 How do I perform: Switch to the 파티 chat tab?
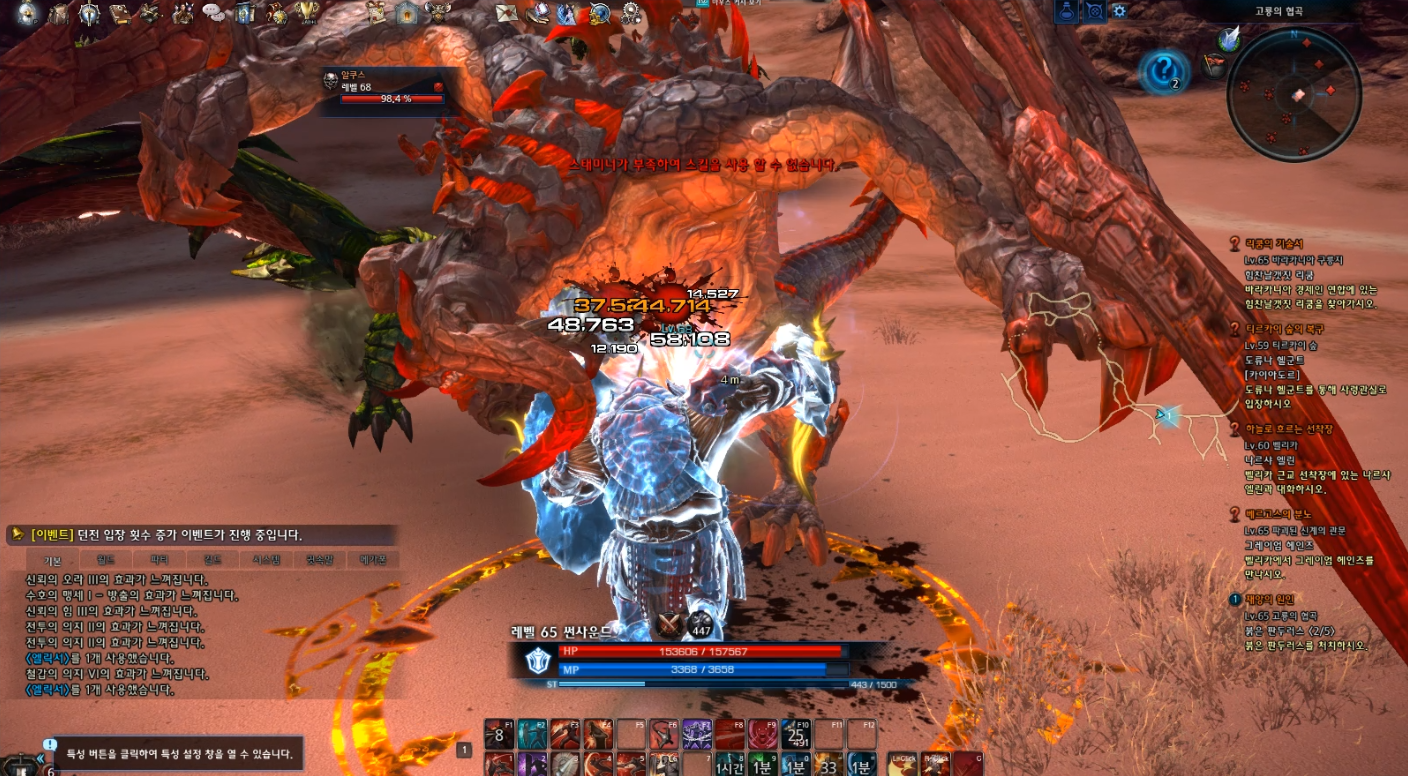point(158,560)
